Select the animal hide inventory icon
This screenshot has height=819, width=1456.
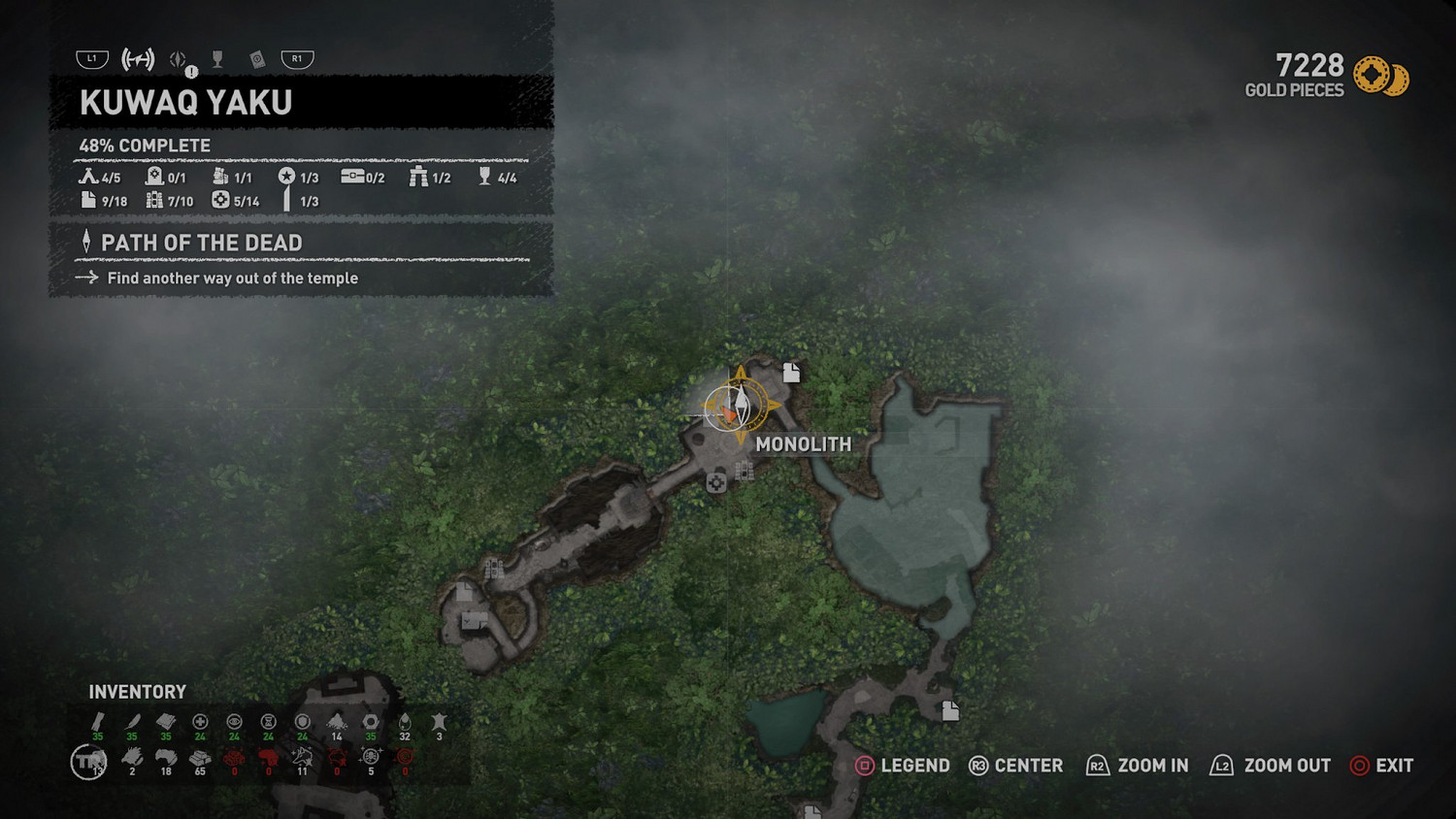pos(439,722)
